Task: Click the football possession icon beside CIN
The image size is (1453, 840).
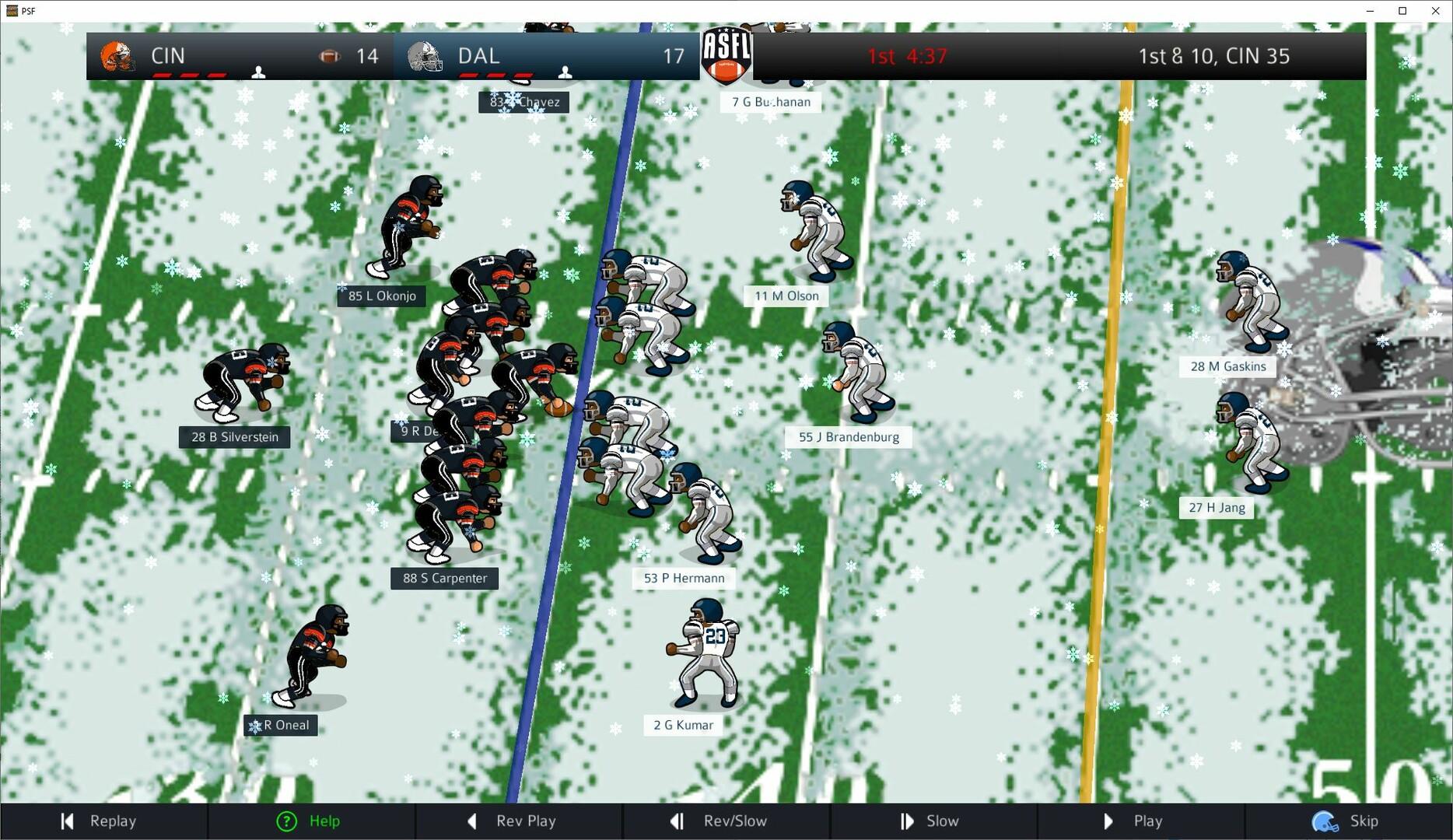Action: click(330, 55)
